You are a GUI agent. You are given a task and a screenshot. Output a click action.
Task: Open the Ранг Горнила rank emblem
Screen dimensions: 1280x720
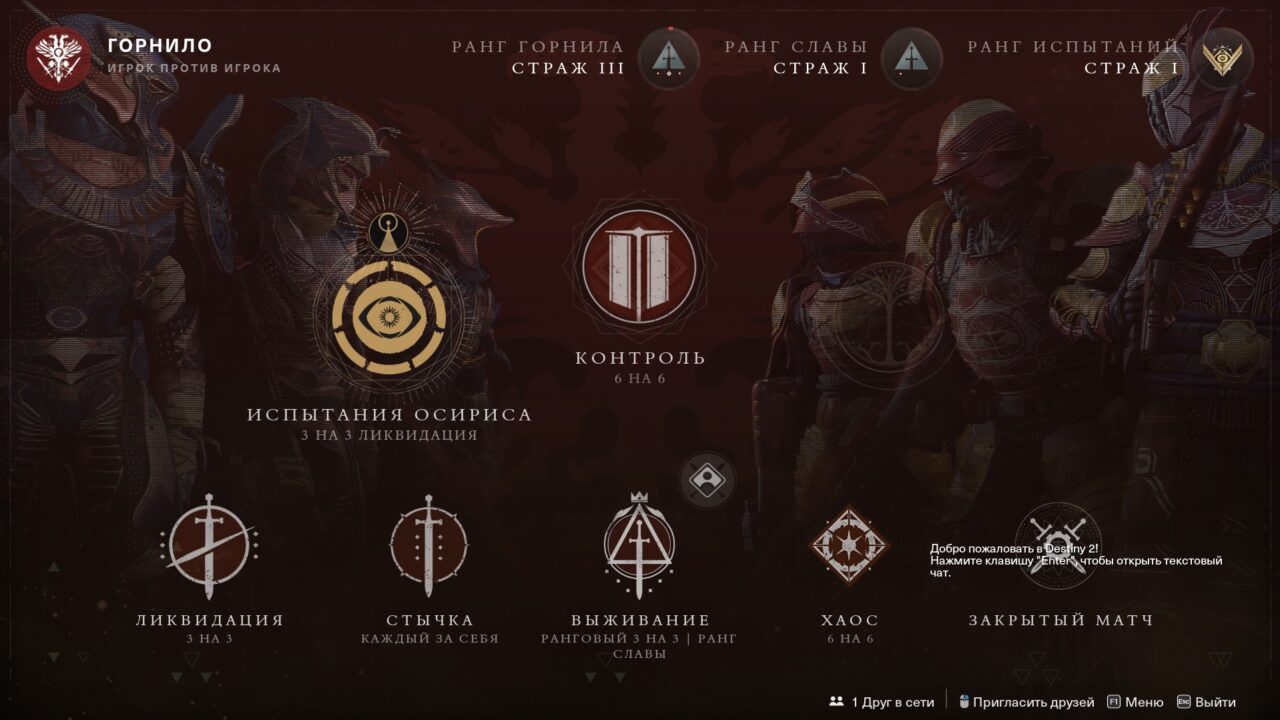point(666,58)
